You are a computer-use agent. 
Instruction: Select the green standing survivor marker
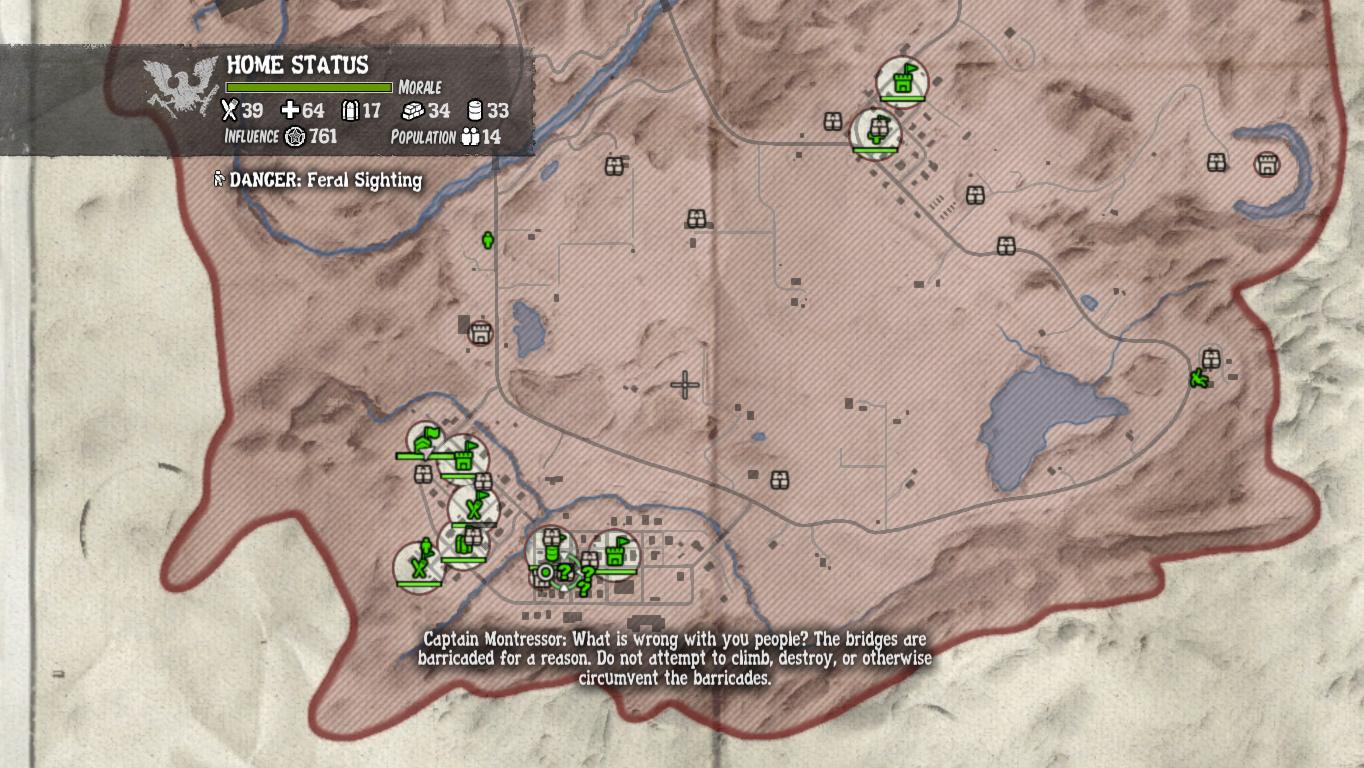488,240
